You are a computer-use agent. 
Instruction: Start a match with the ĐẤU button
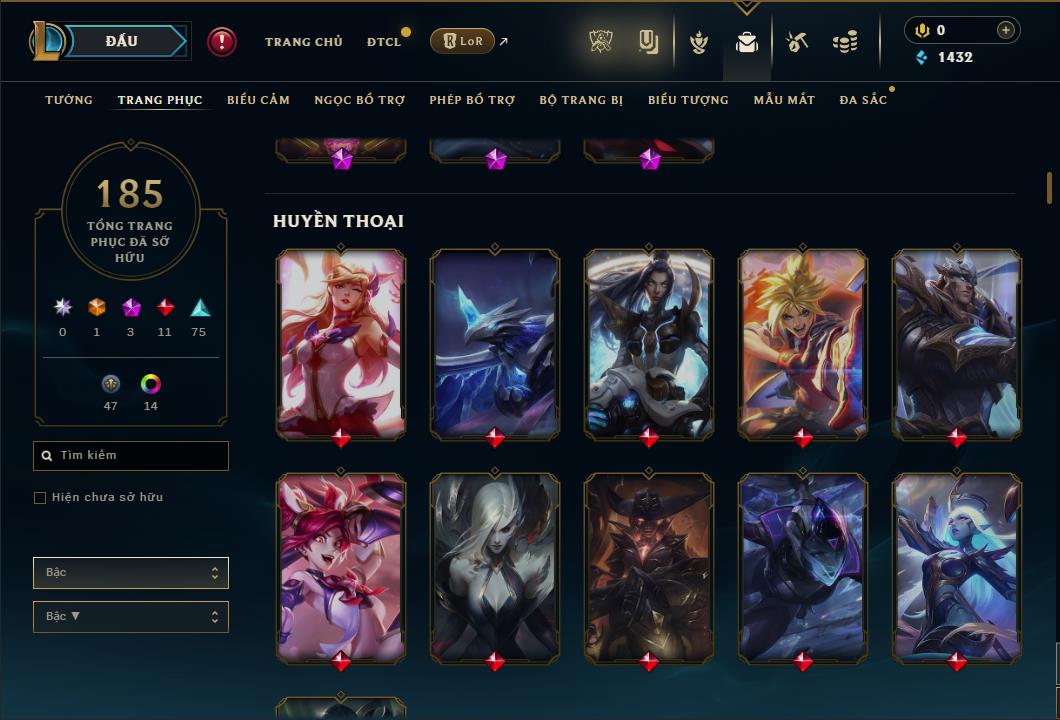point(121,41)
